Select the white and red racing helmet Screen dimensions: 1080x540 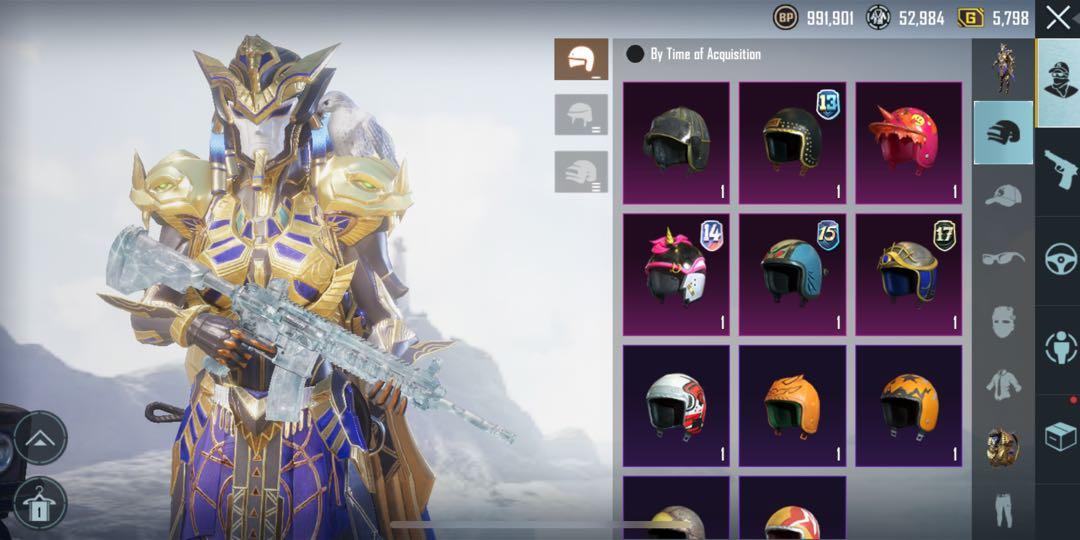pos(676,405)
